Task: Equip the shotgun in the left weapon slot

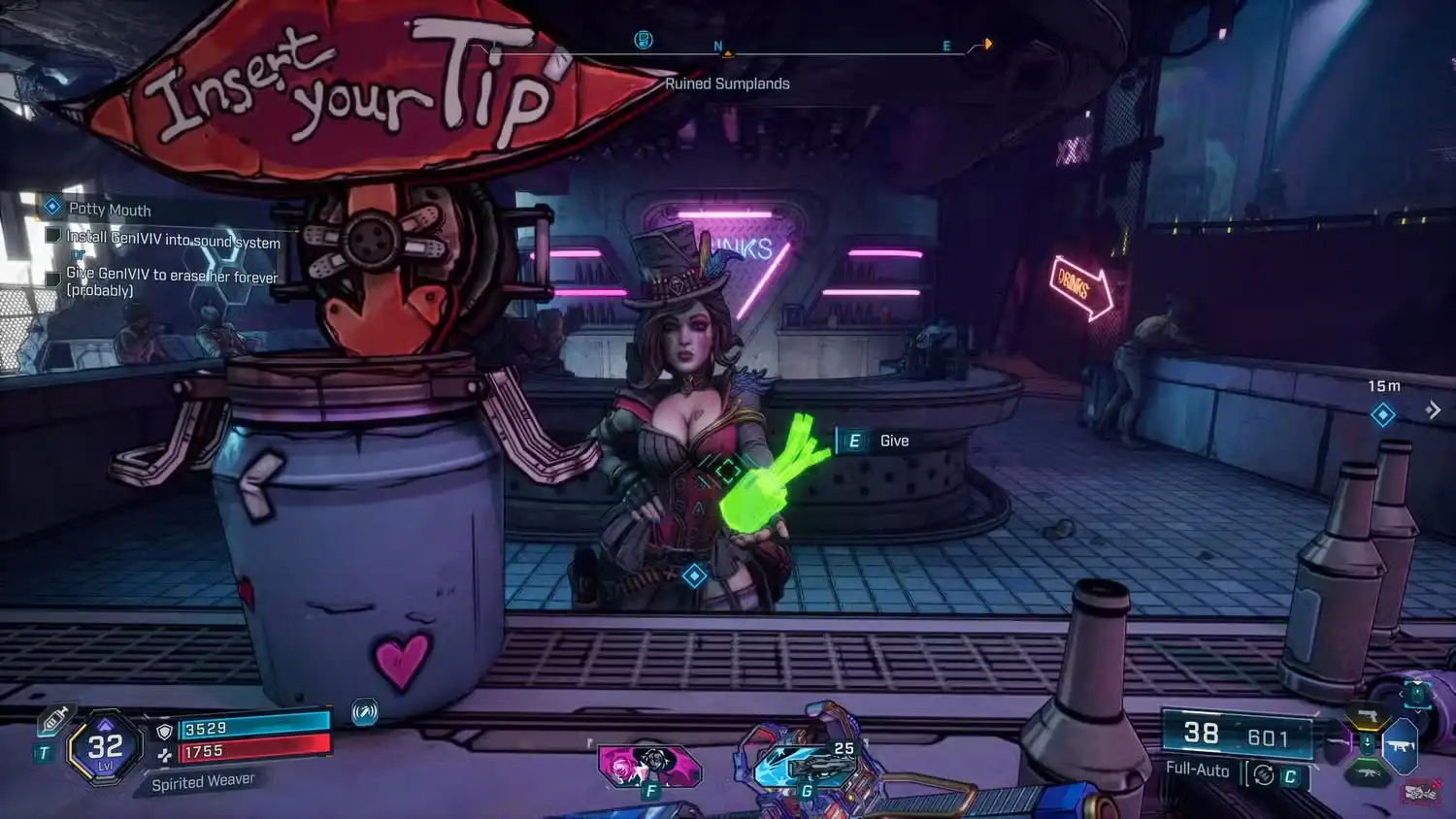Action: click(x=1338, y=745)
